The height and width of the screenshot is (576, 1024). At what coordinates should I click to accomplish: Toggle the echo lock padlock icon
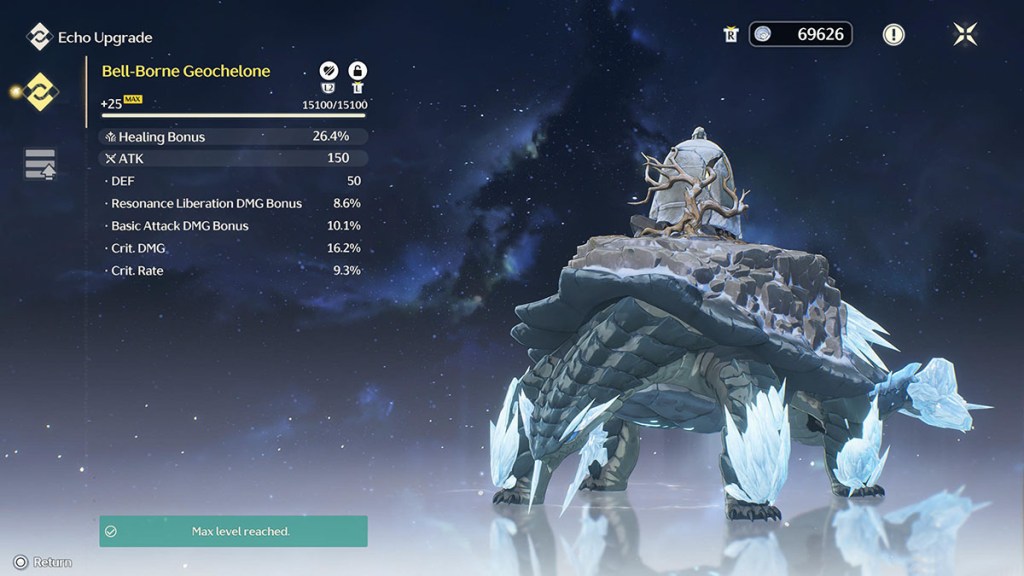tap(357, 71)
